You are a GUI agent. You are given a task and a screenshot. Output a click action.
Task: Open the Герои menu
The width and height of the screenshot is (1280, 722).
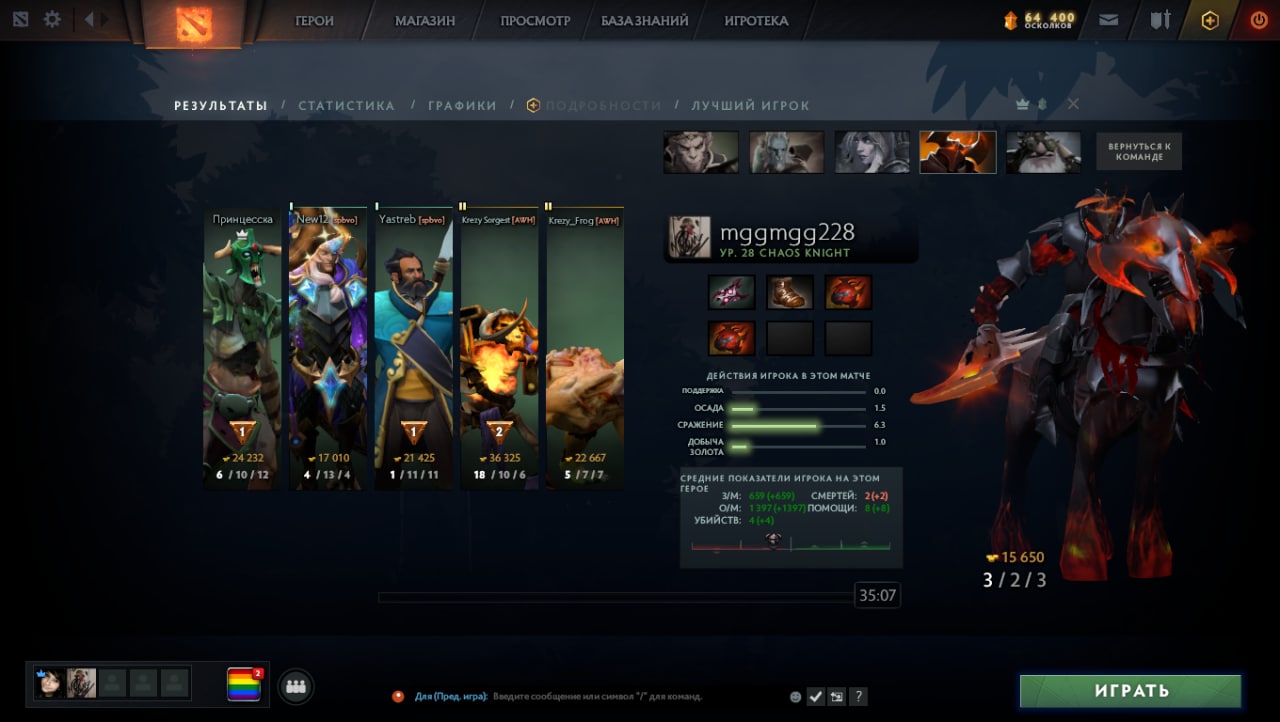314,21
